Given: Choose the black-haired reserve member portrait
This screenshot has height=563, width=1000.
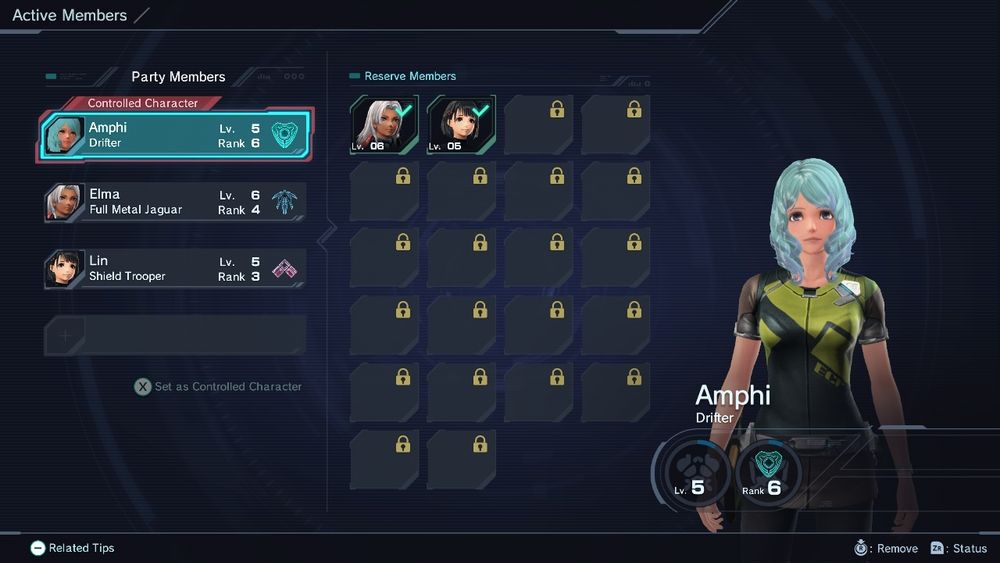Looking at the screenshot, I should [461, 125].
